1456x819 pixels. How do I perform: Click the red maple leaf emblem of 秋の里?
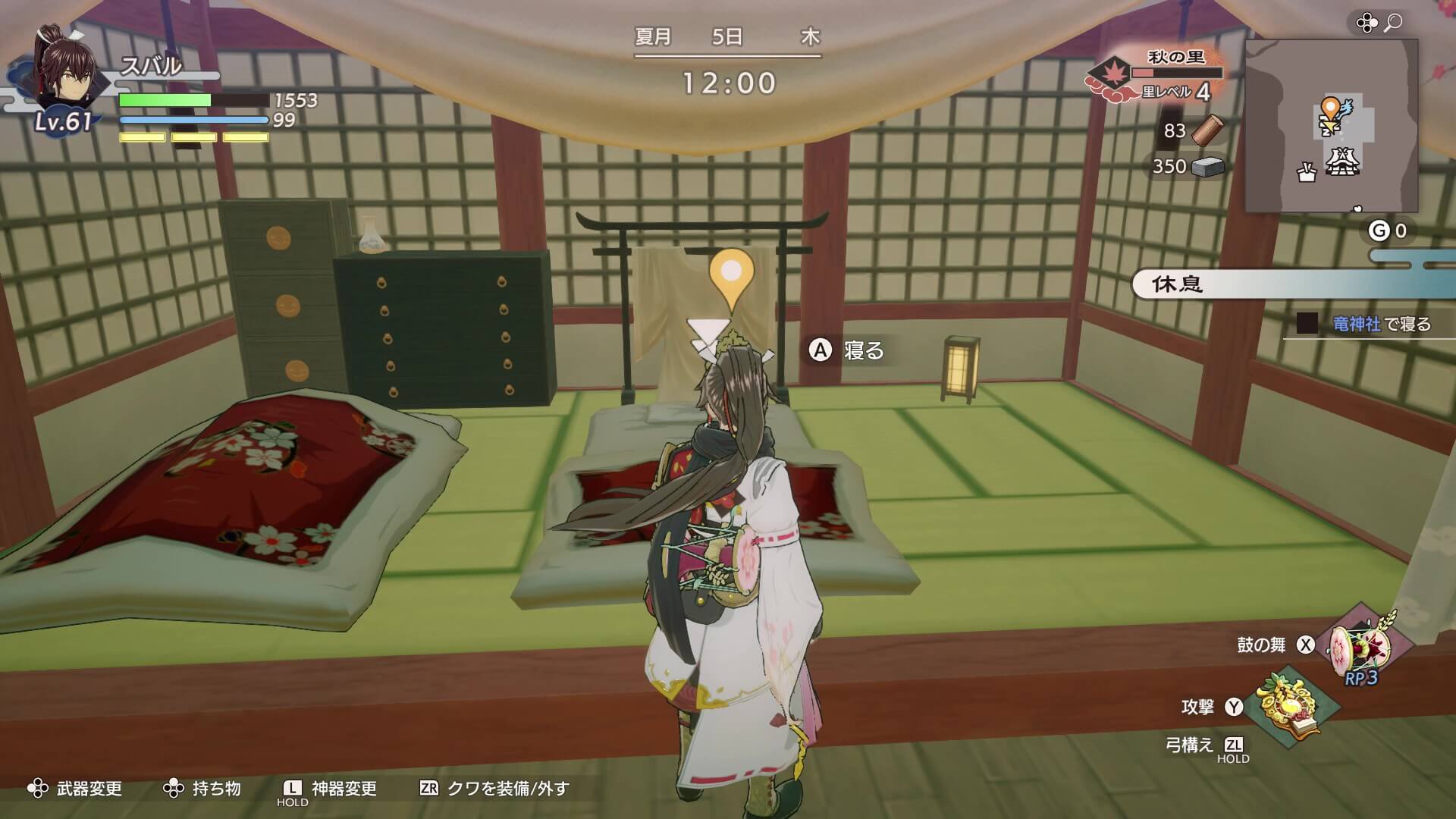point(1112,74)
